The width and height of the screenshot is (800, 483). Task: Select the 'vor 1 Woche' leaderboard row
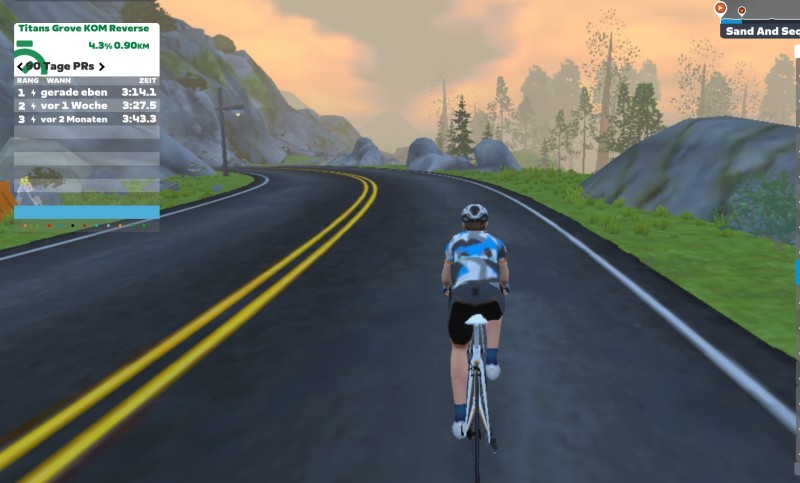coord(86,105)
